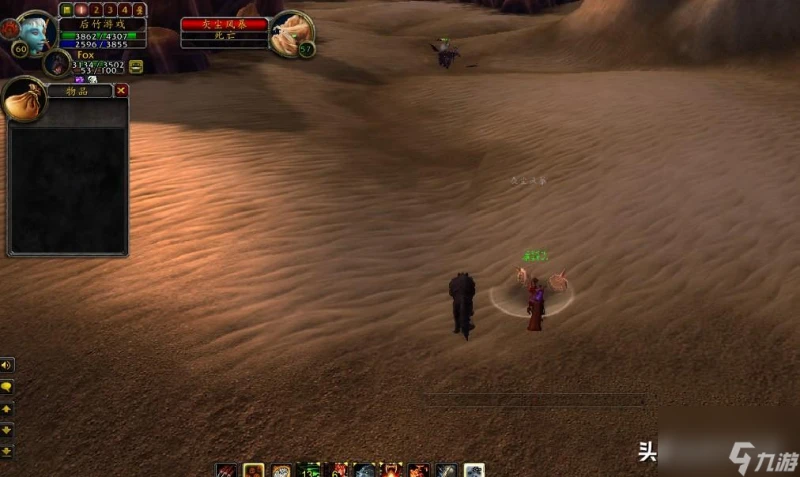This screenshot has height=477, width=800.
Task: Click the small yellow button beside Fox's bars
Action: [136, 66]
